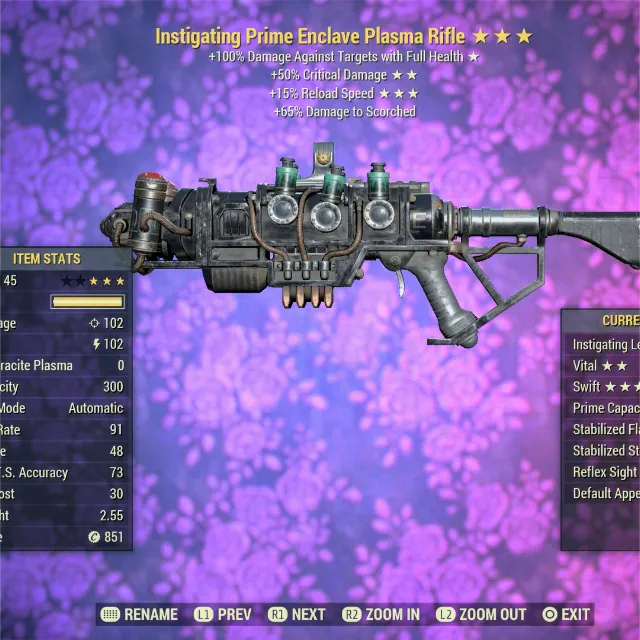Show the NEXT item
Viewport: 640px width, 640px height.
(x=296, y=614)
